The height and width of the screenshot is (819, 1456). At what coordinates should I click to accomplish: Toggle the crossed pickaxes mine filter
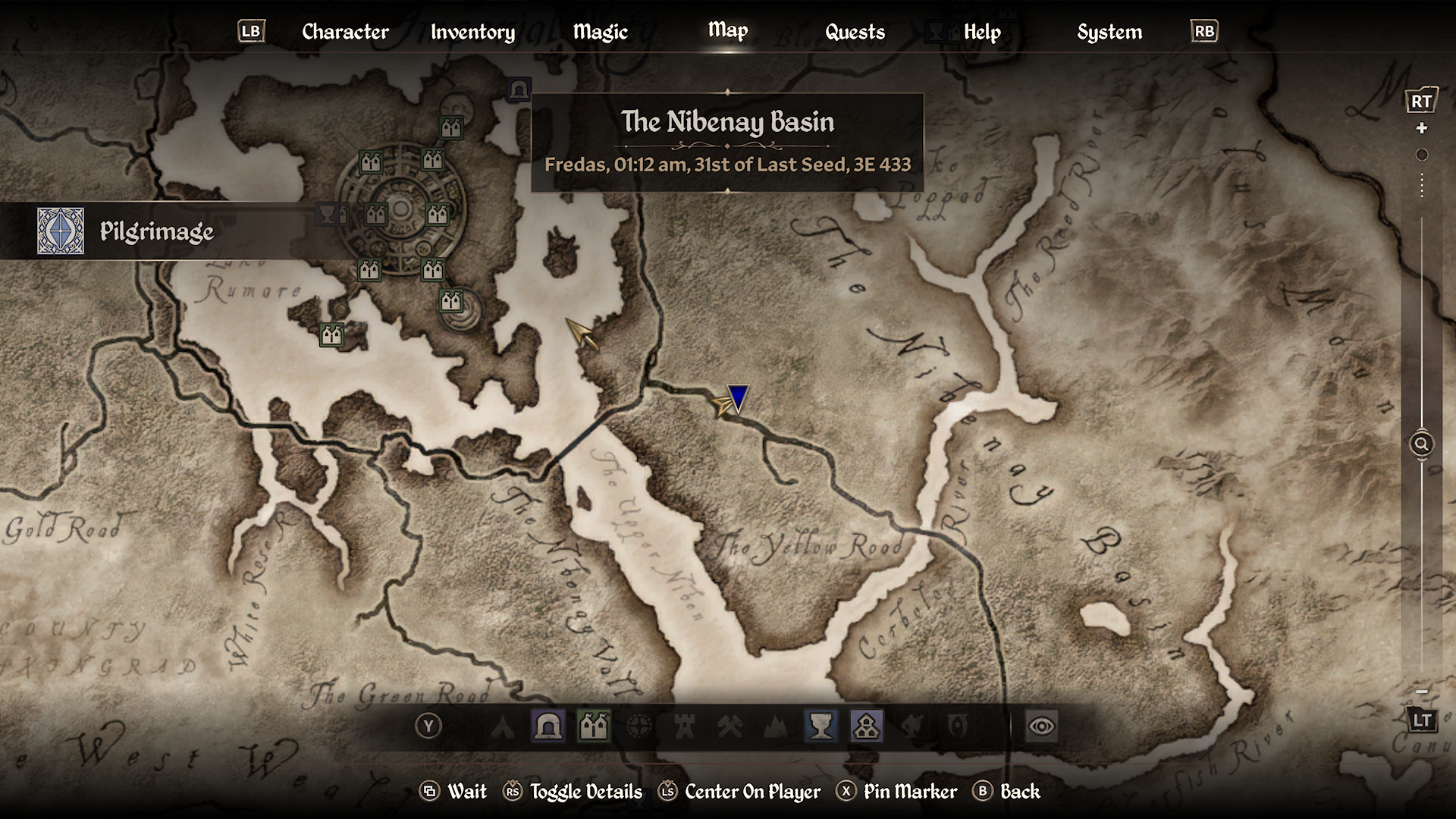tap(730, 727)
